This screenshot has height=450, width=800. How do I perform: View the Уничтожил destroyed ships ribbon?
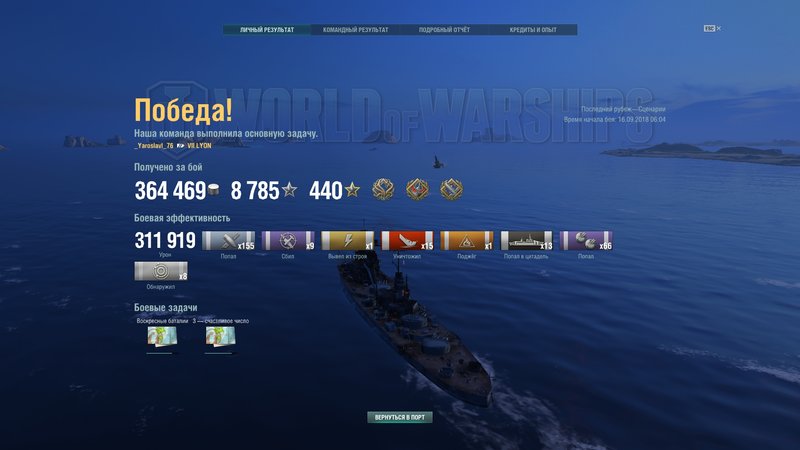pos(407,240)
